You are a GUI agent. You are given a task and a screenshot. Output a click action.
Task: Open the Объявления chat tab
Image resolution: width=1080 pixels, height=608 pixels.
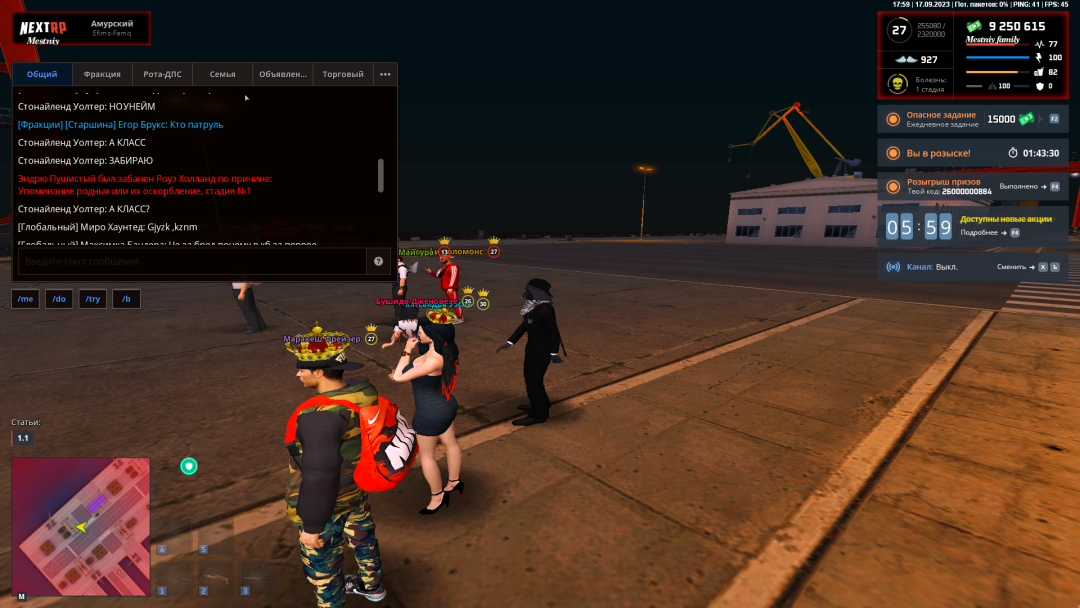(x=283, y=74)
